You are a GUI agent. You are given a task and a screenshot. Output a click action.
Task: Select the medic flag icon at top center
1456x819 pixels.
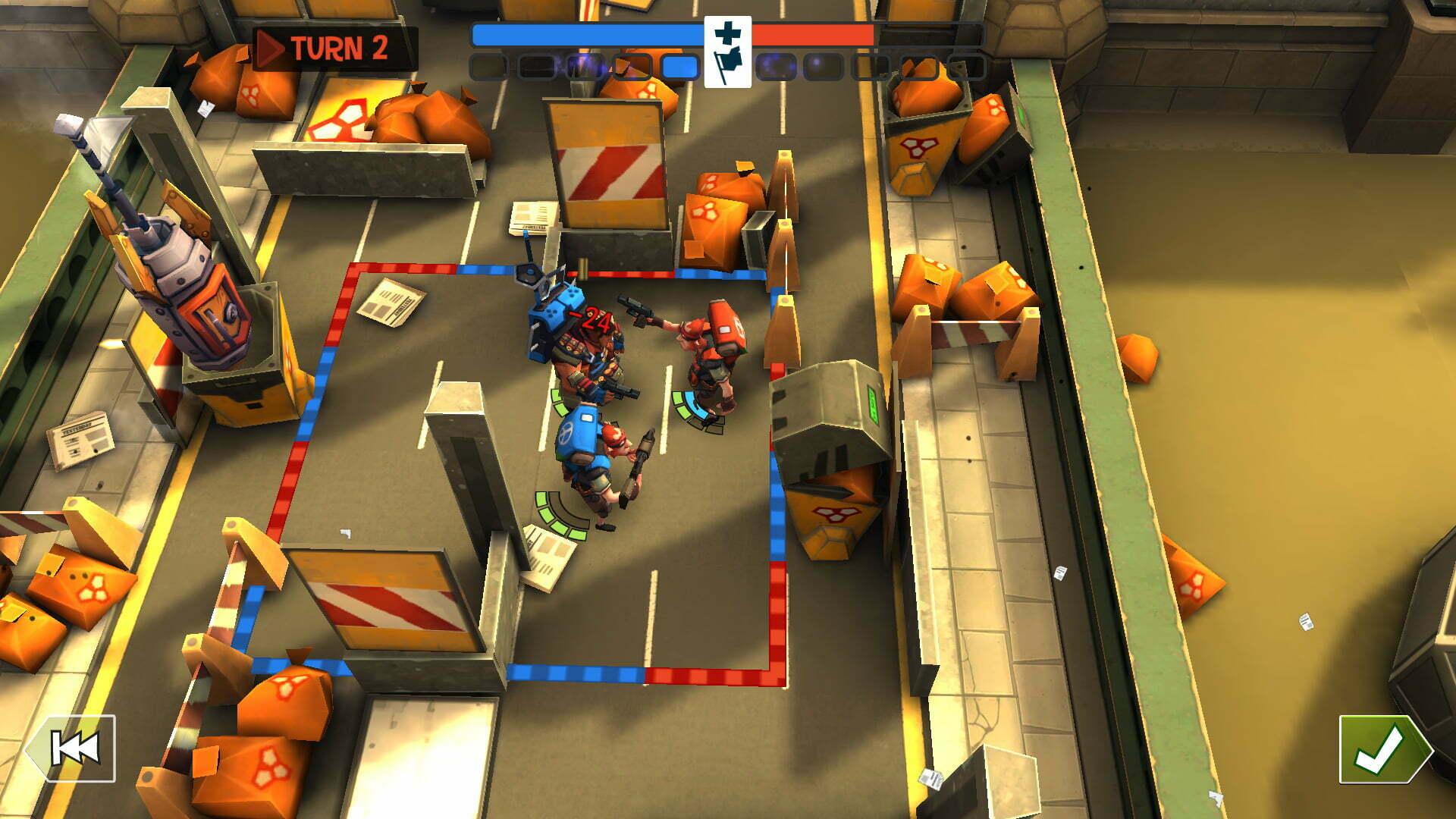pyautogui.click(x=727, y=52)
